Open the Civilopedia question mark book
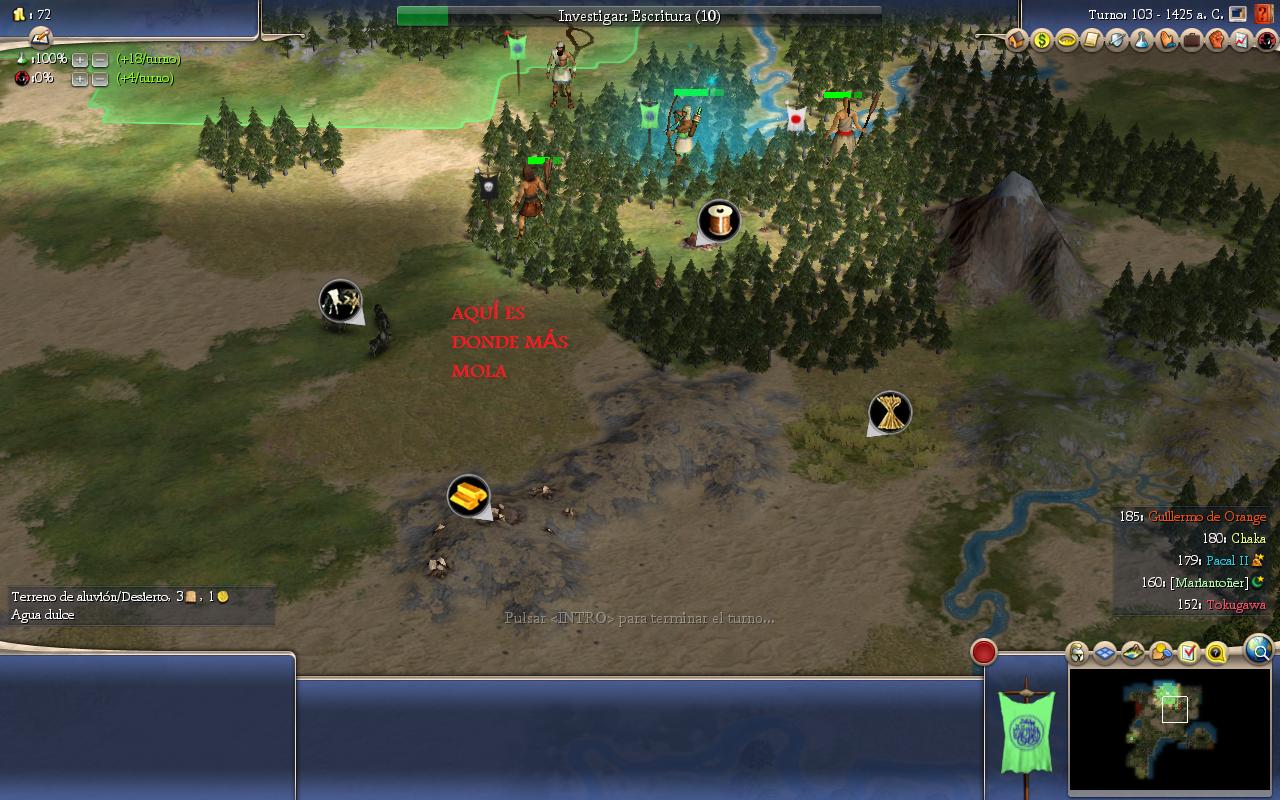The image size is (1280, 800). [1264, 14]
